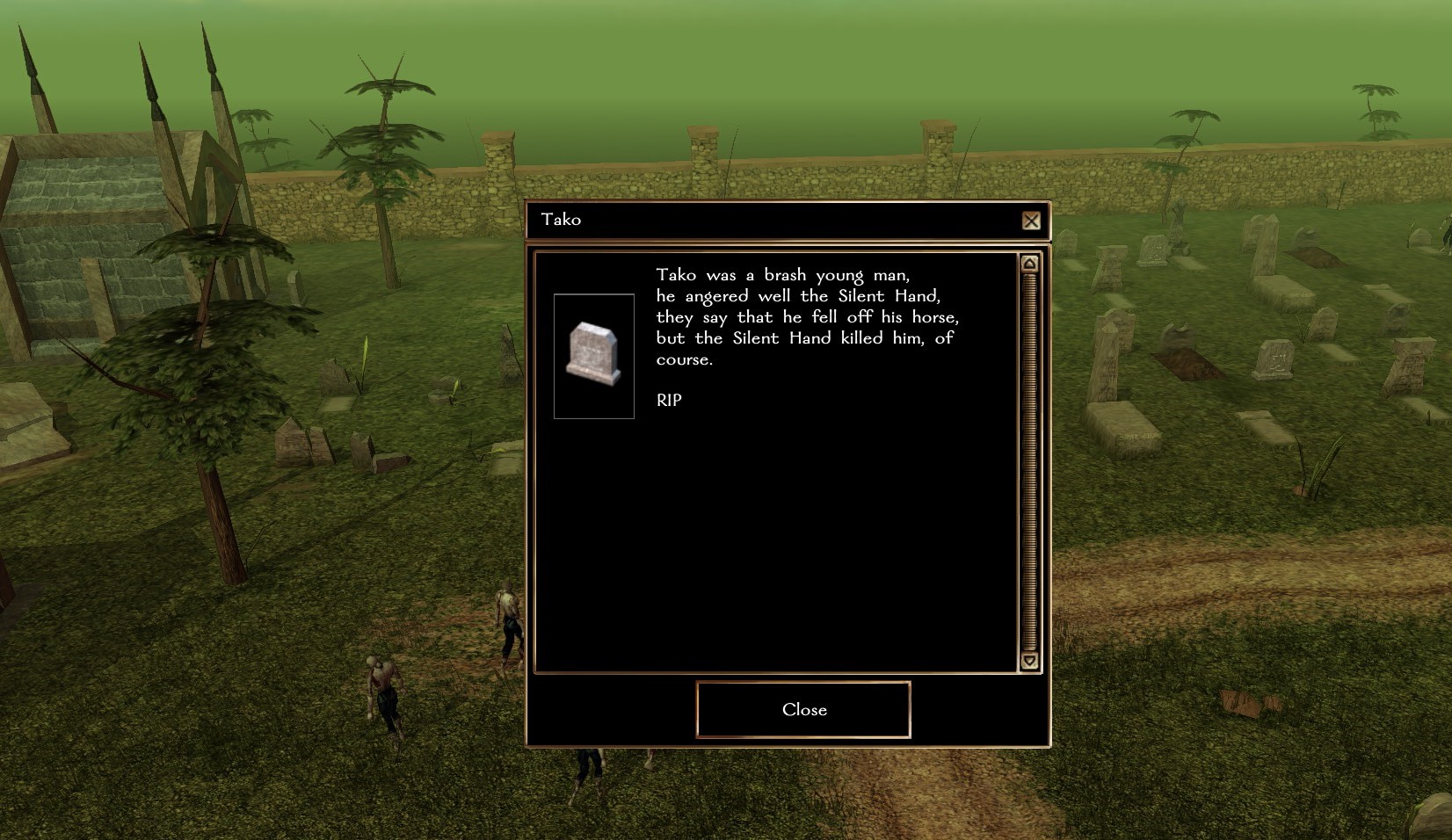Click the scroll up arrow in the text panel

click(x=1029, y=264)
